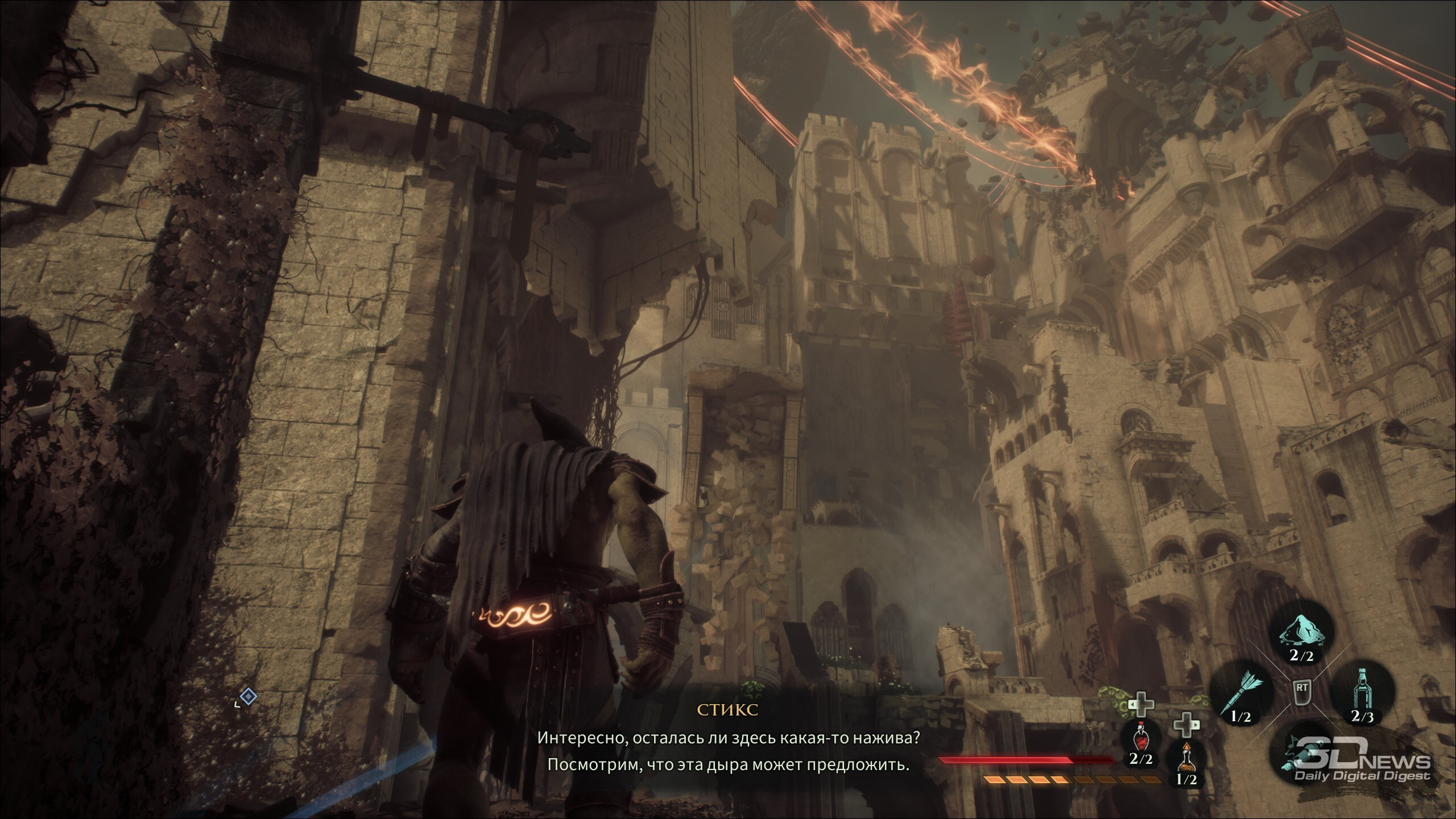Select the sand pile item slot

pyautogui.click(x=1301, y=635)
